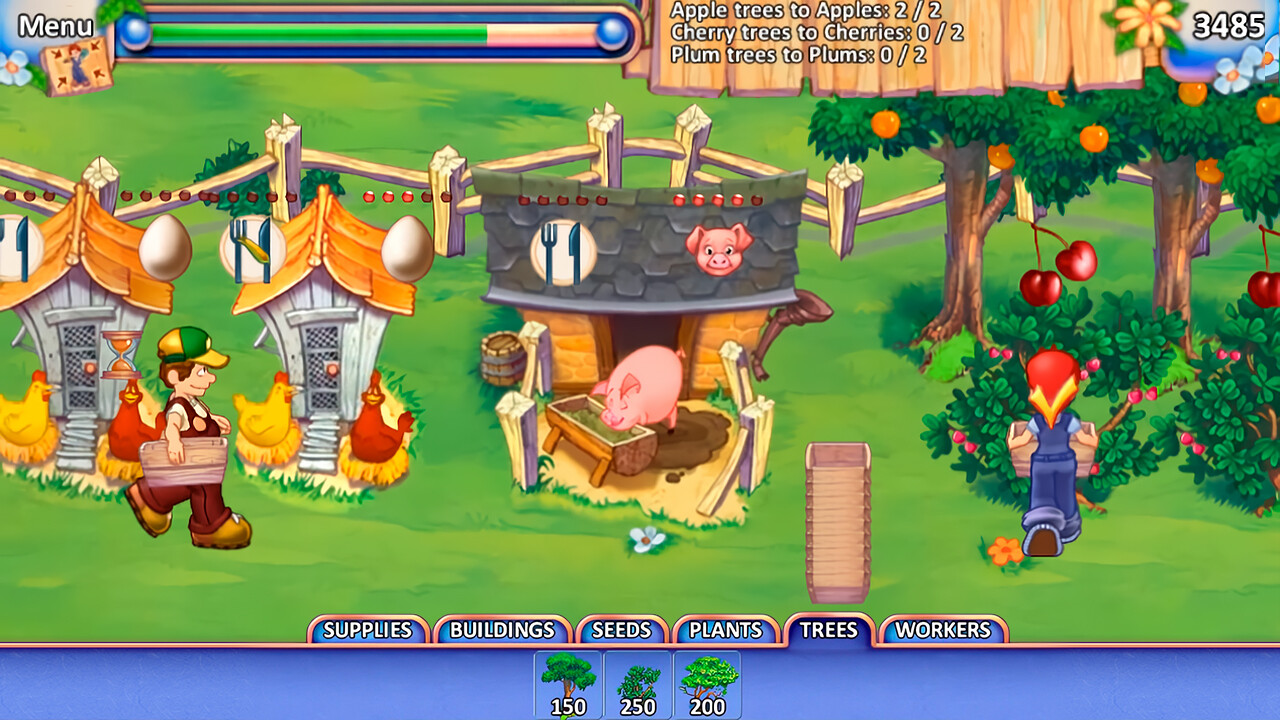This screenshot has width=1280, height=720.
Task: Select the cherry tree priced 250
Action: pyautogui.click(x=640, y=685)
